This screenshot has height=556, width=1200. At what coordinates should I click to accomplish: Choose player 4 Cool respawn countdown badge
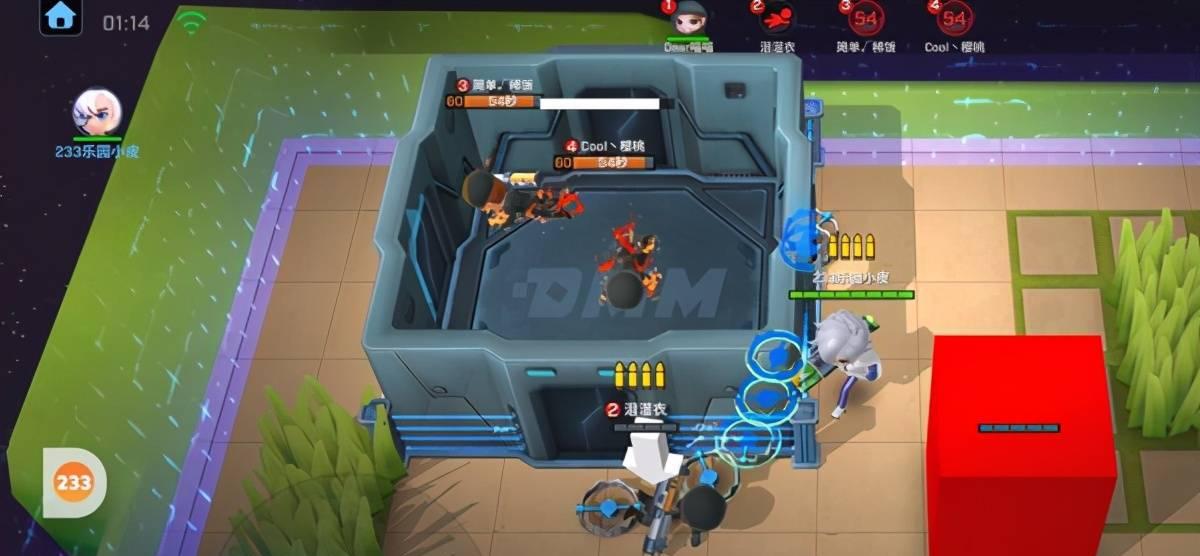tap(953, 18)
